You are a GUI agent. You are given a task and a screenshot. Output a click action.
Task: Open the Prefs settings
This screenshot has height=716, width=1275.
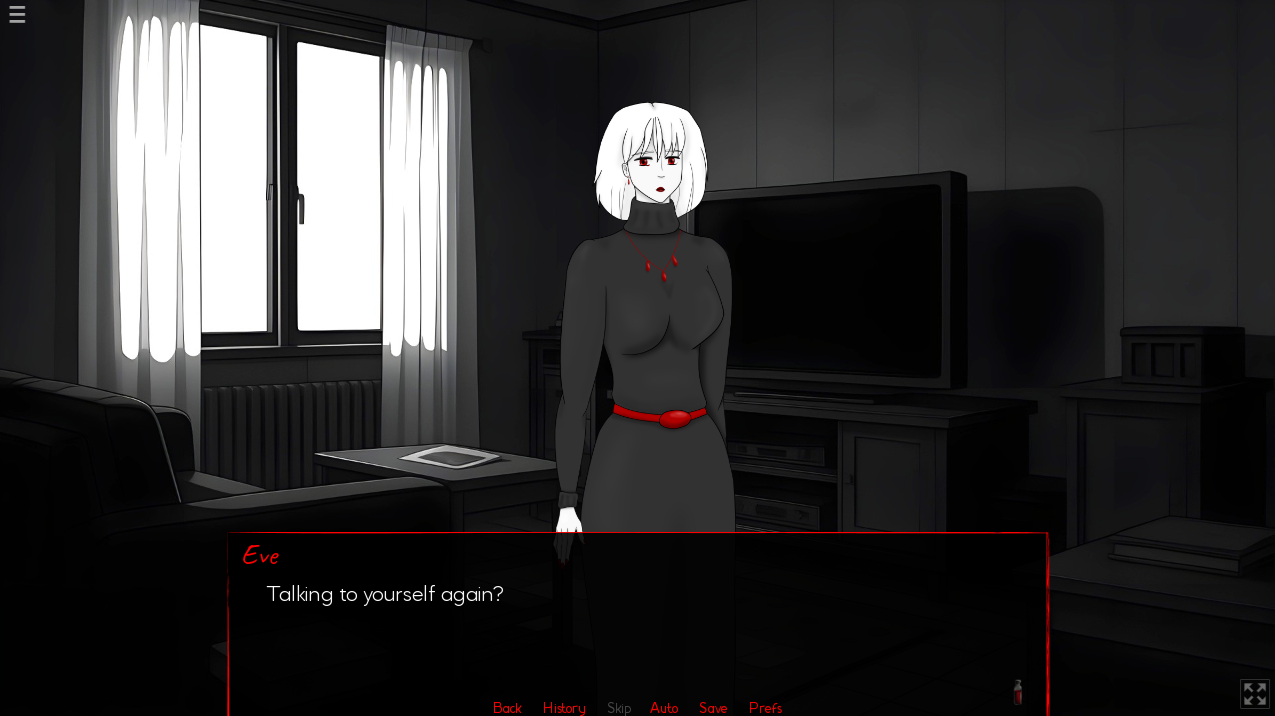tap(765, 708)
